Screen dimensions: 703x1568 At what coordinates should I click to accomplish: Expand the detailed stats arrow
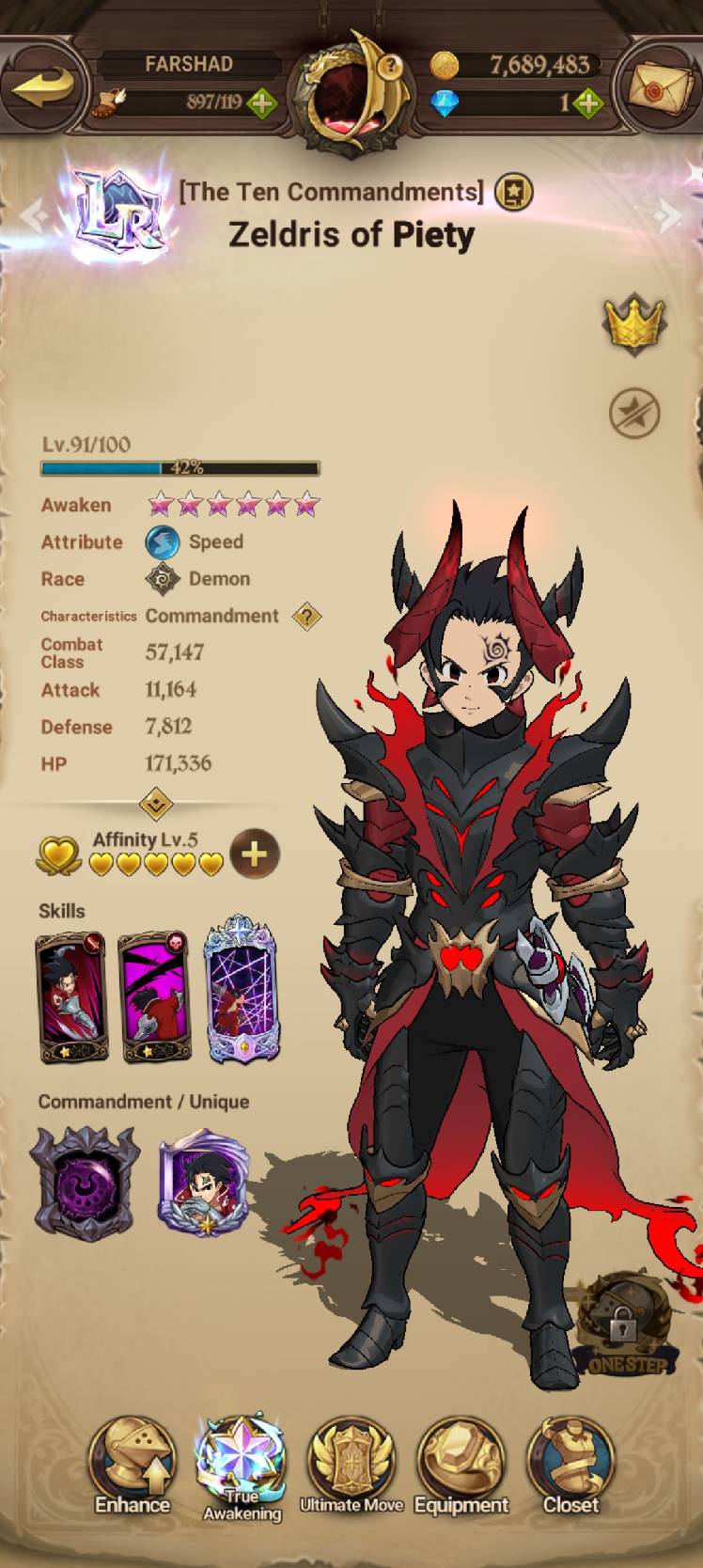click(x=156, y=804)
